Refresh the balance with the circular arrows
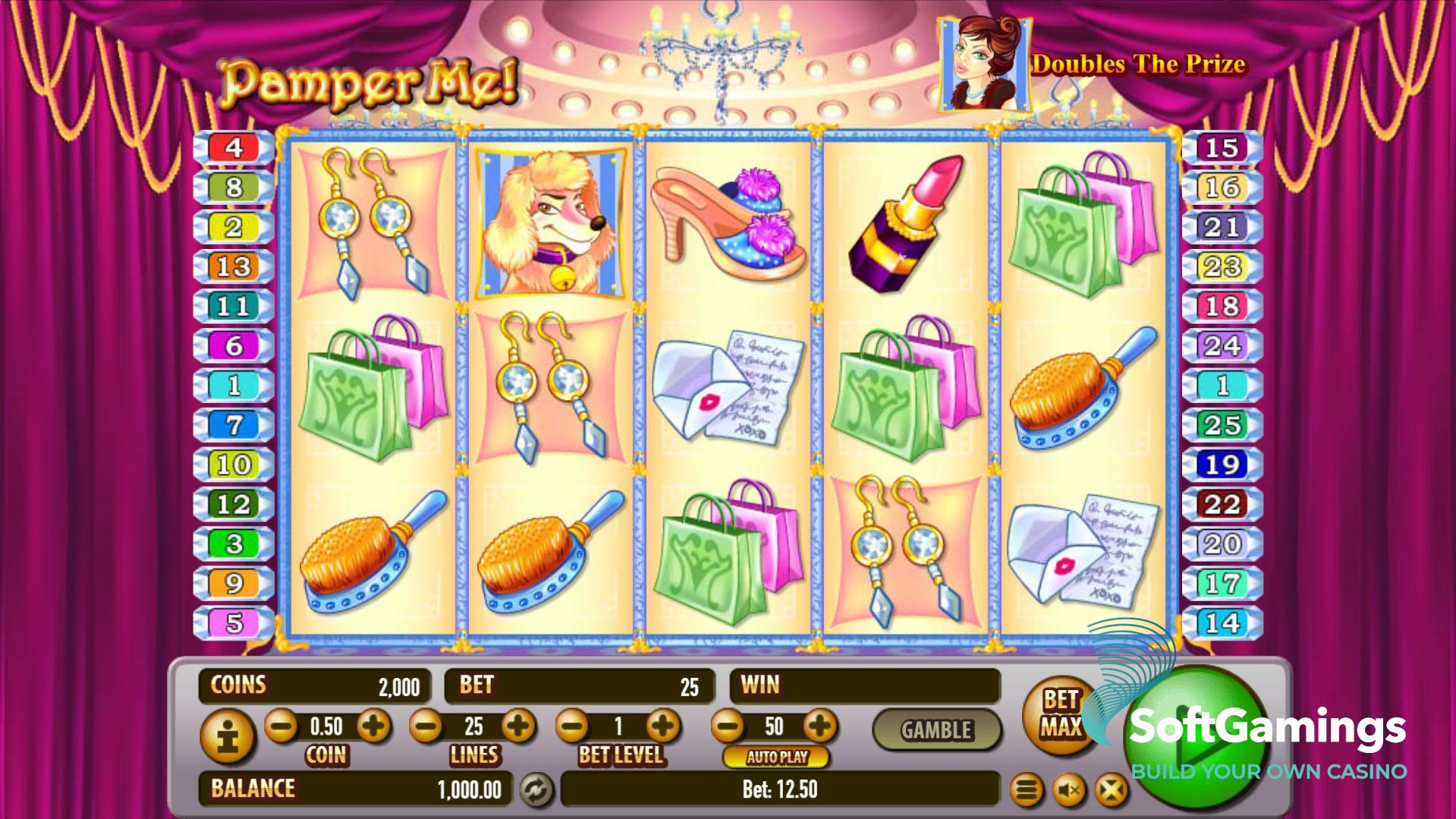The width and height of the screenshot is (1456, 819). tap(535, 790)
